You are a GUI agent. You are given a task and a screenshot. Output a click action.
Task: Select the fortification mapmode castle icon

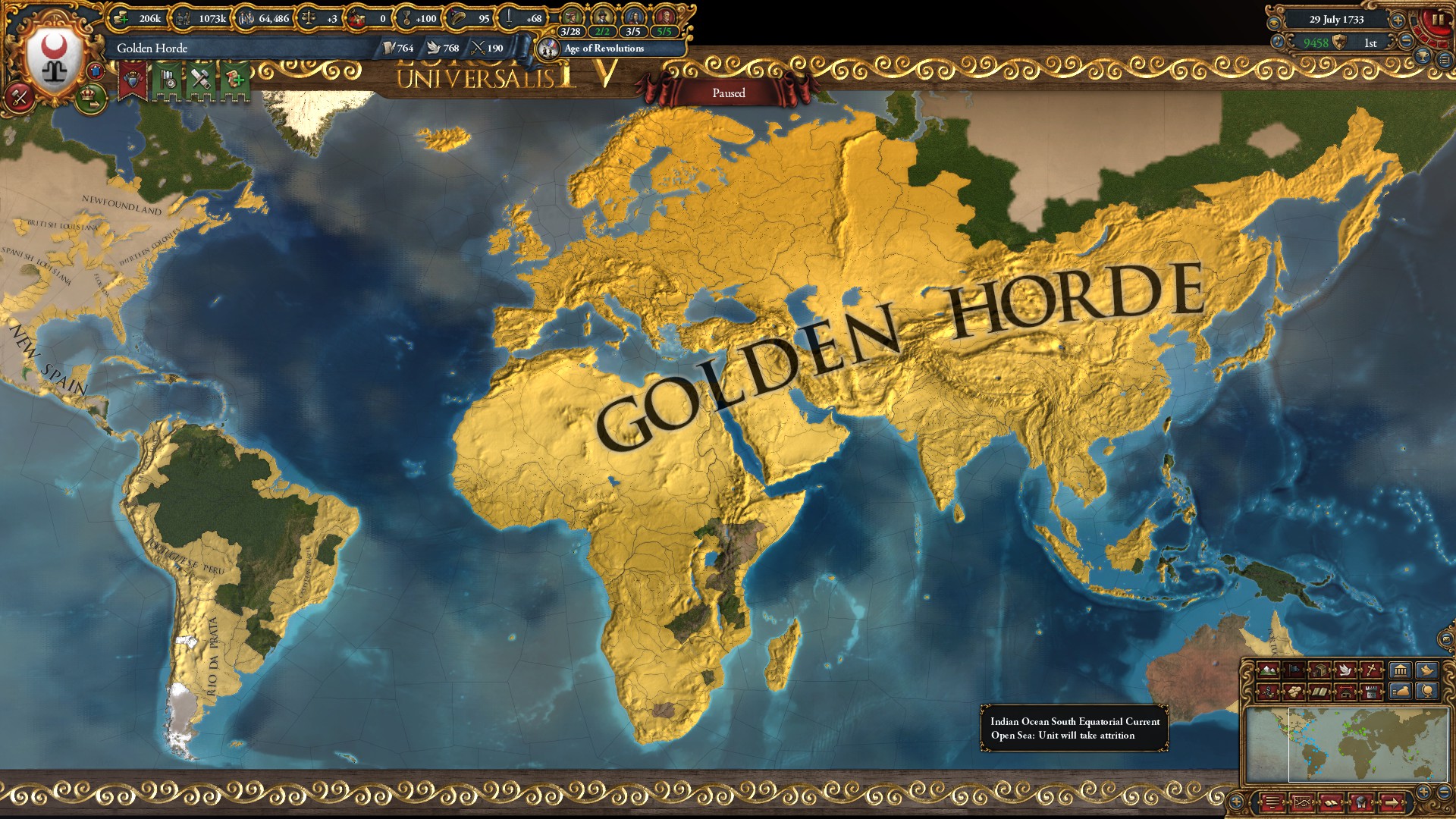[1371, 692]
